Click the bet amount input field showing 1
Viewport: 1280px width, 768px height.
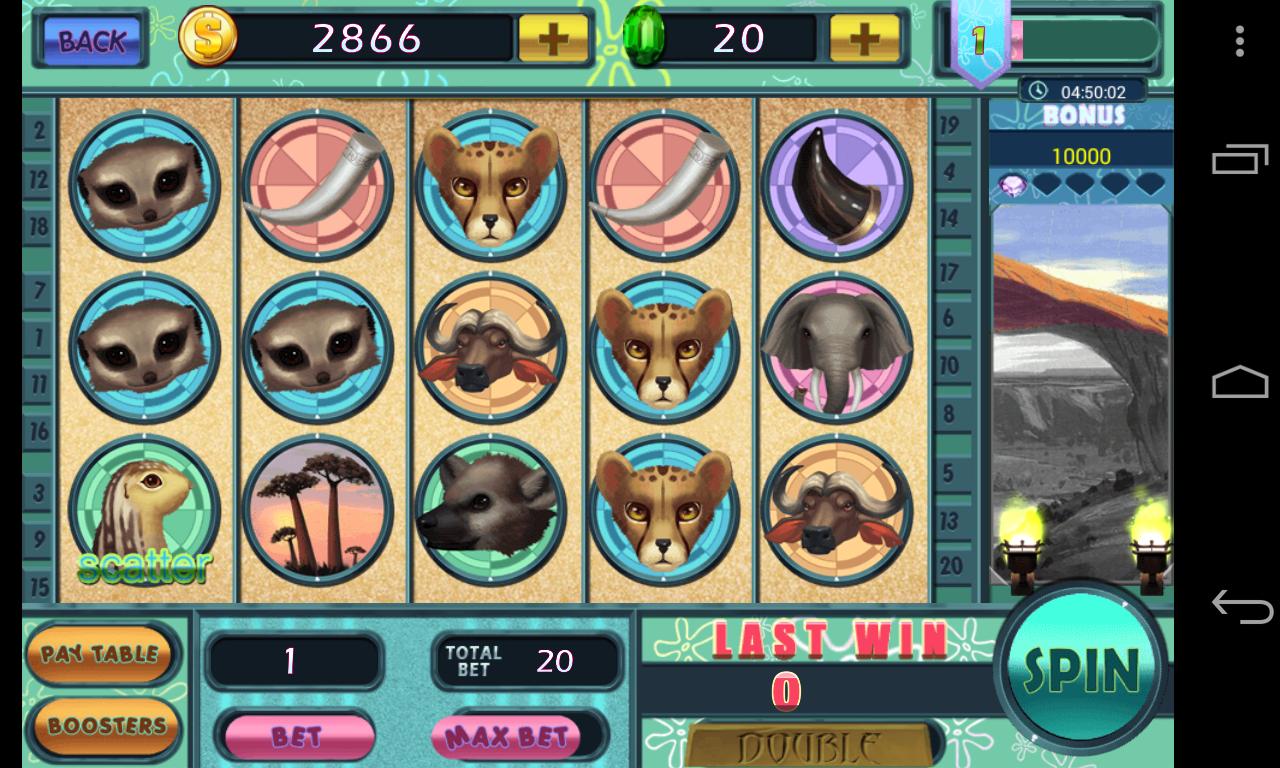click(x=295, y=662)
